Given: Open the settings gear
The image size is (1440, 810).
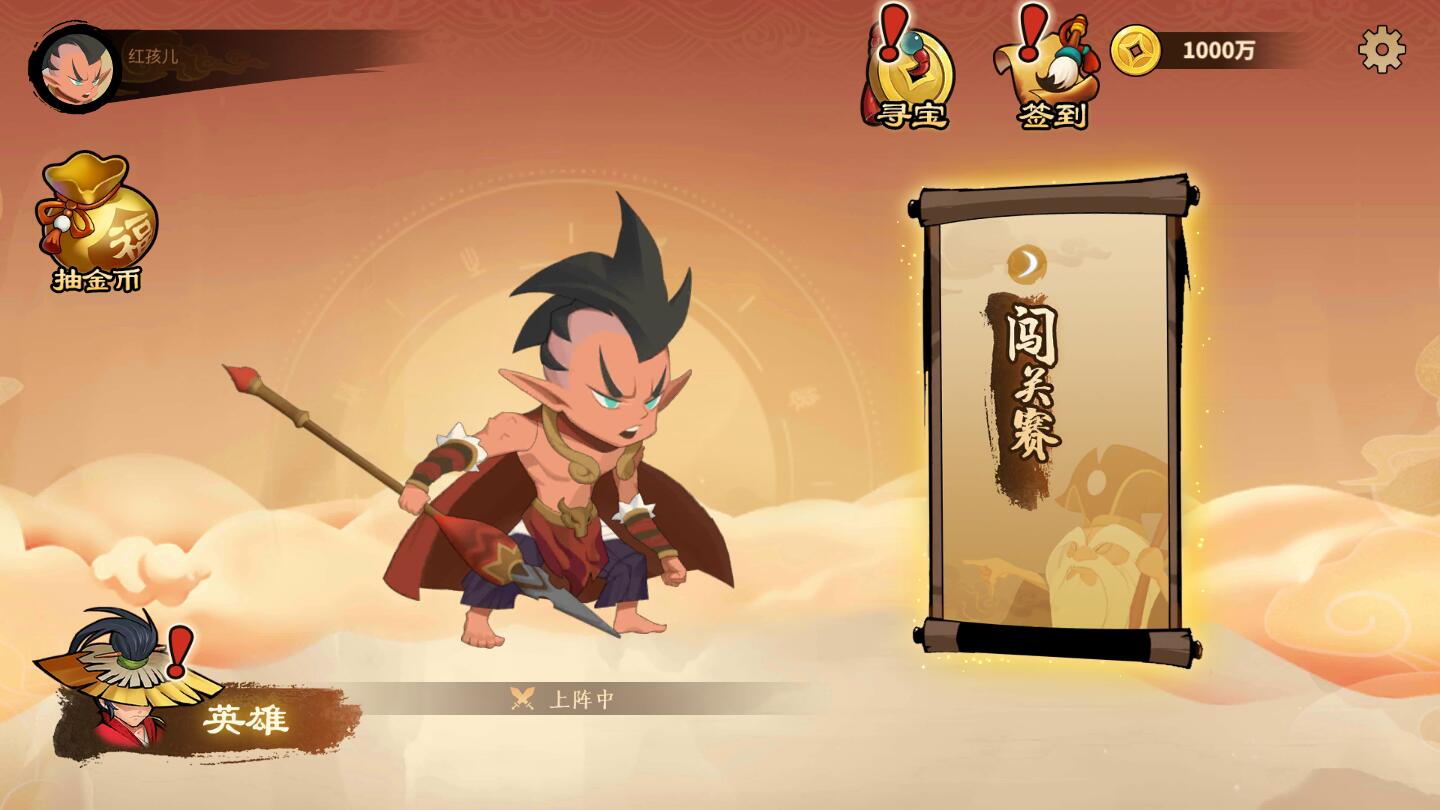Looking at the screenshot, I should pyautogui.click(x=1384, y=49).
